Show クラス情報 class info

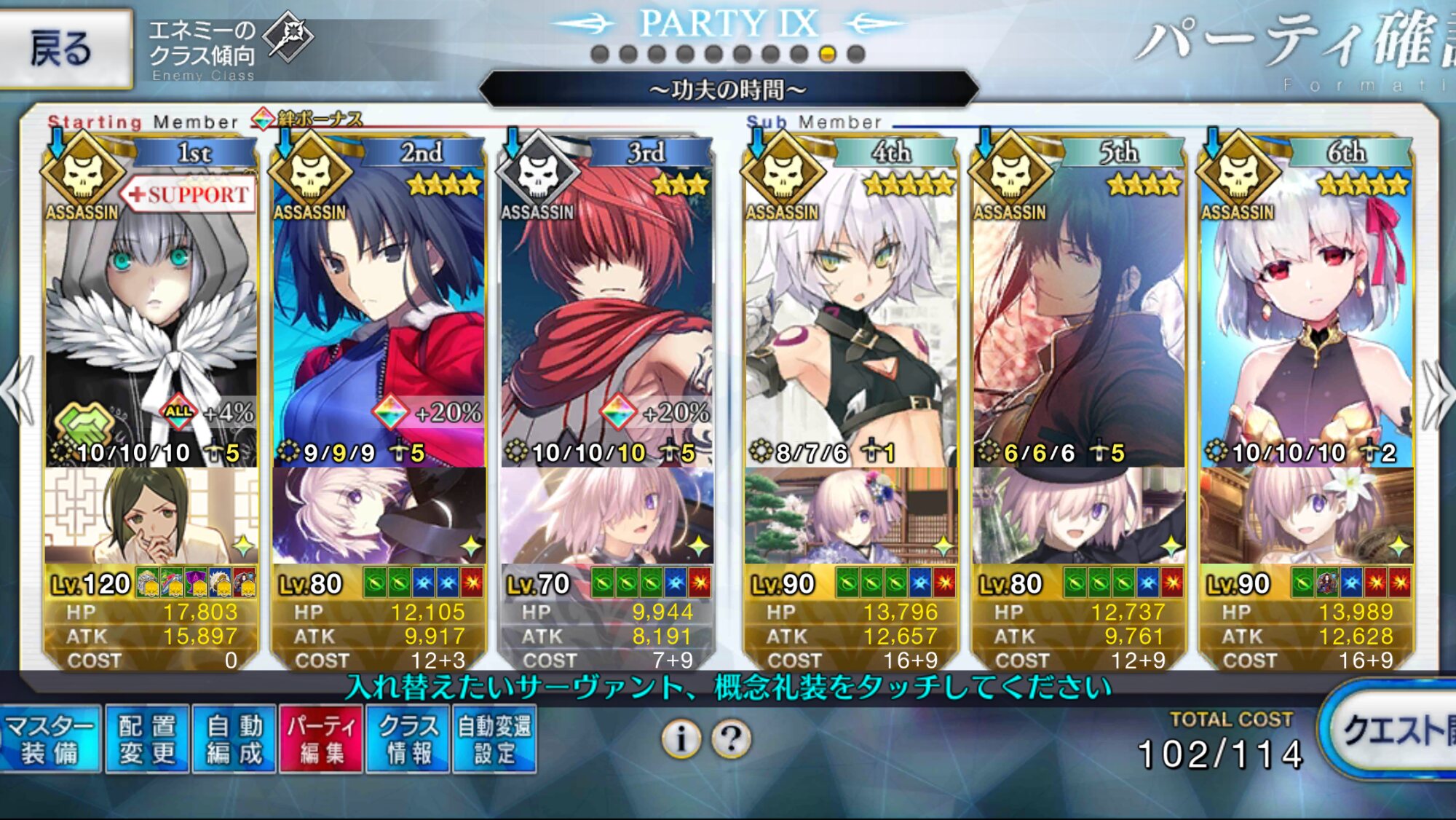(x=408, y=739)
